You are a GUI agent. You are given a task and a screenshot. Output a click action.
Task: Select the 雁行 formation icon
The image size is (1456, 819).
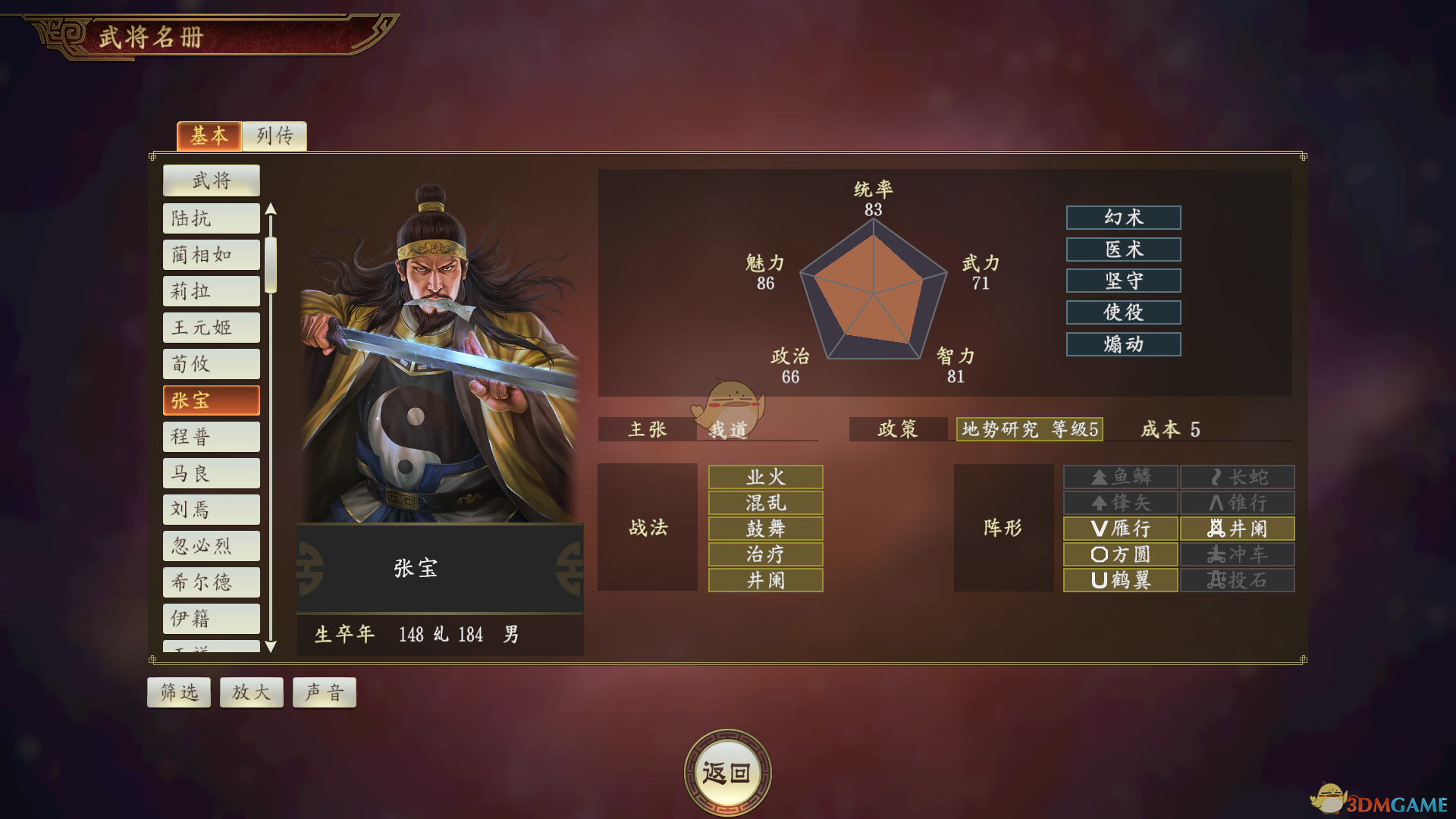(x=1120, y=529)
